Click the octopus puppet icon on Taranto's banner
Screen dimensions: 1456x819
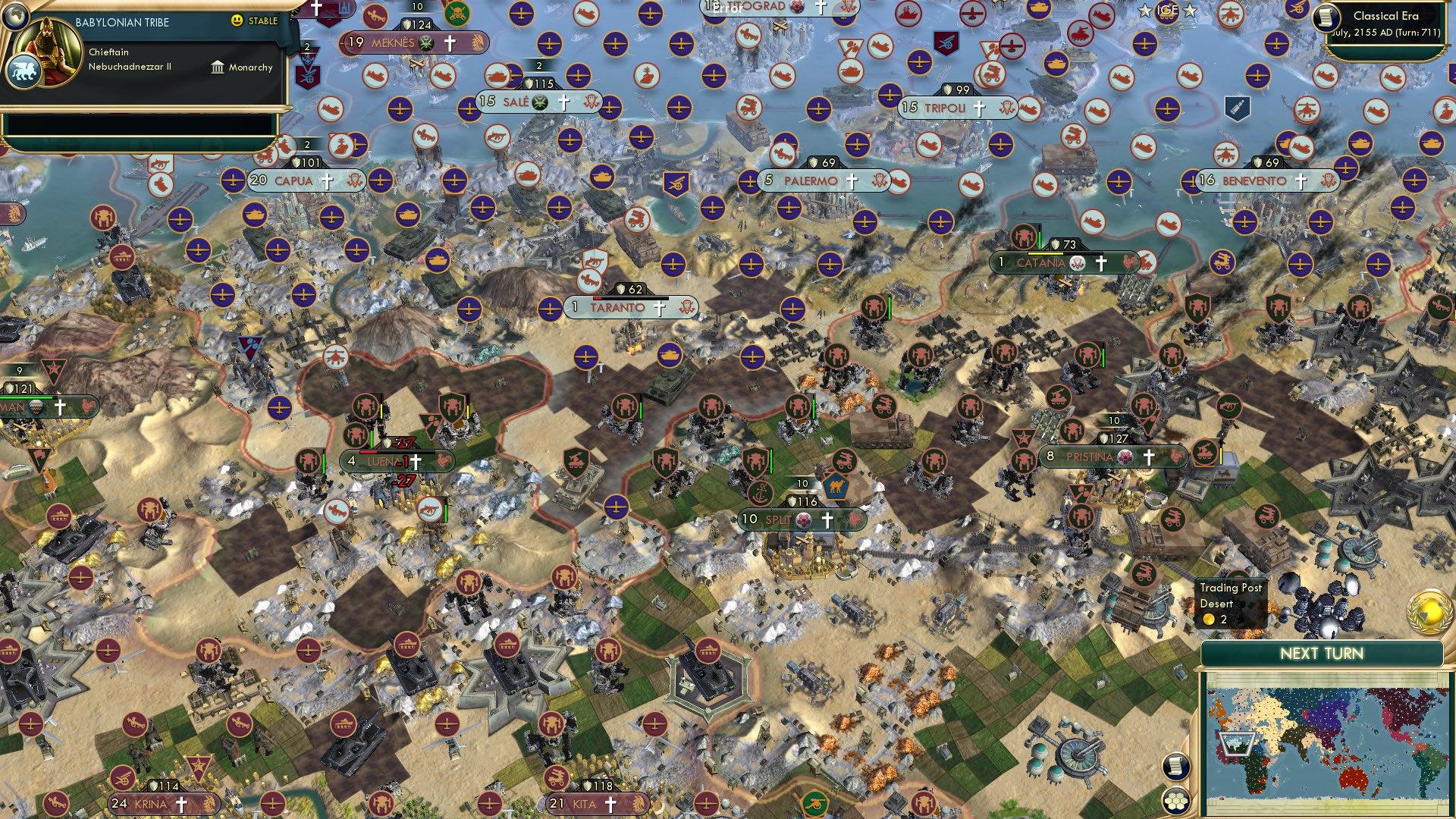tap(685, 308)
